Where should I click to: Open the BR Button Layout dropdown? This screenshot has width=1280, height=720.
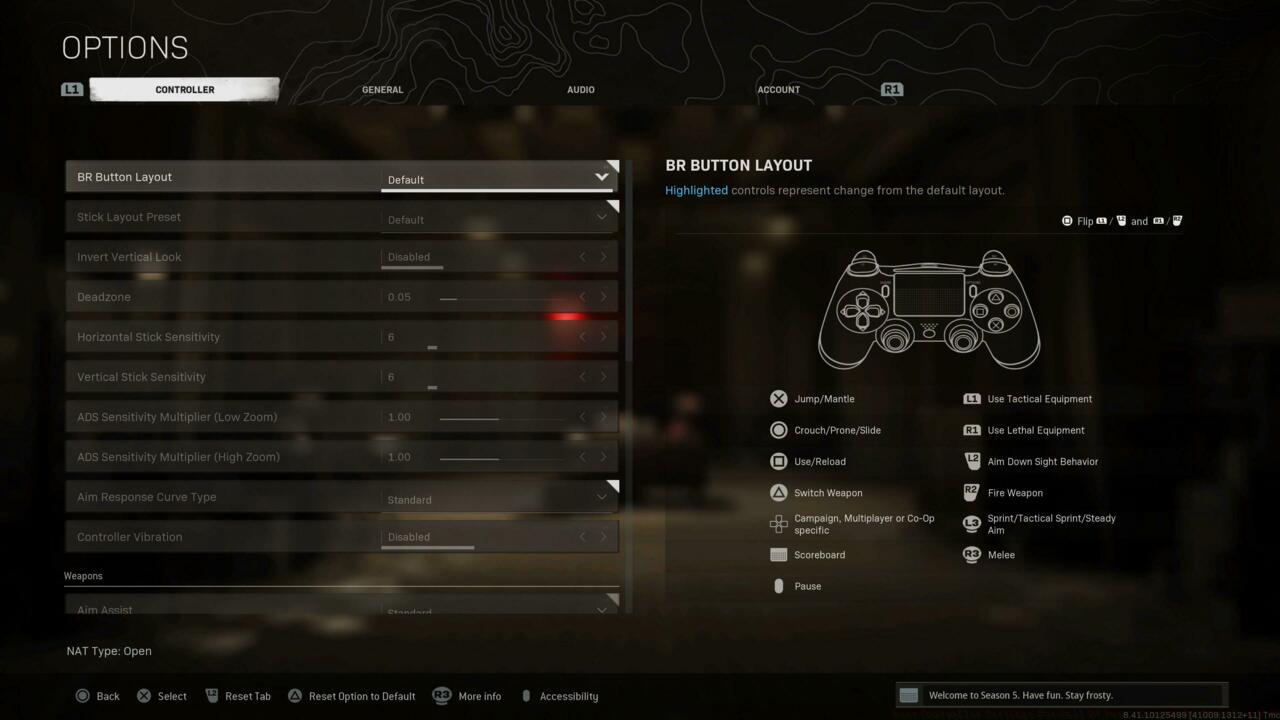pos(499,178)
